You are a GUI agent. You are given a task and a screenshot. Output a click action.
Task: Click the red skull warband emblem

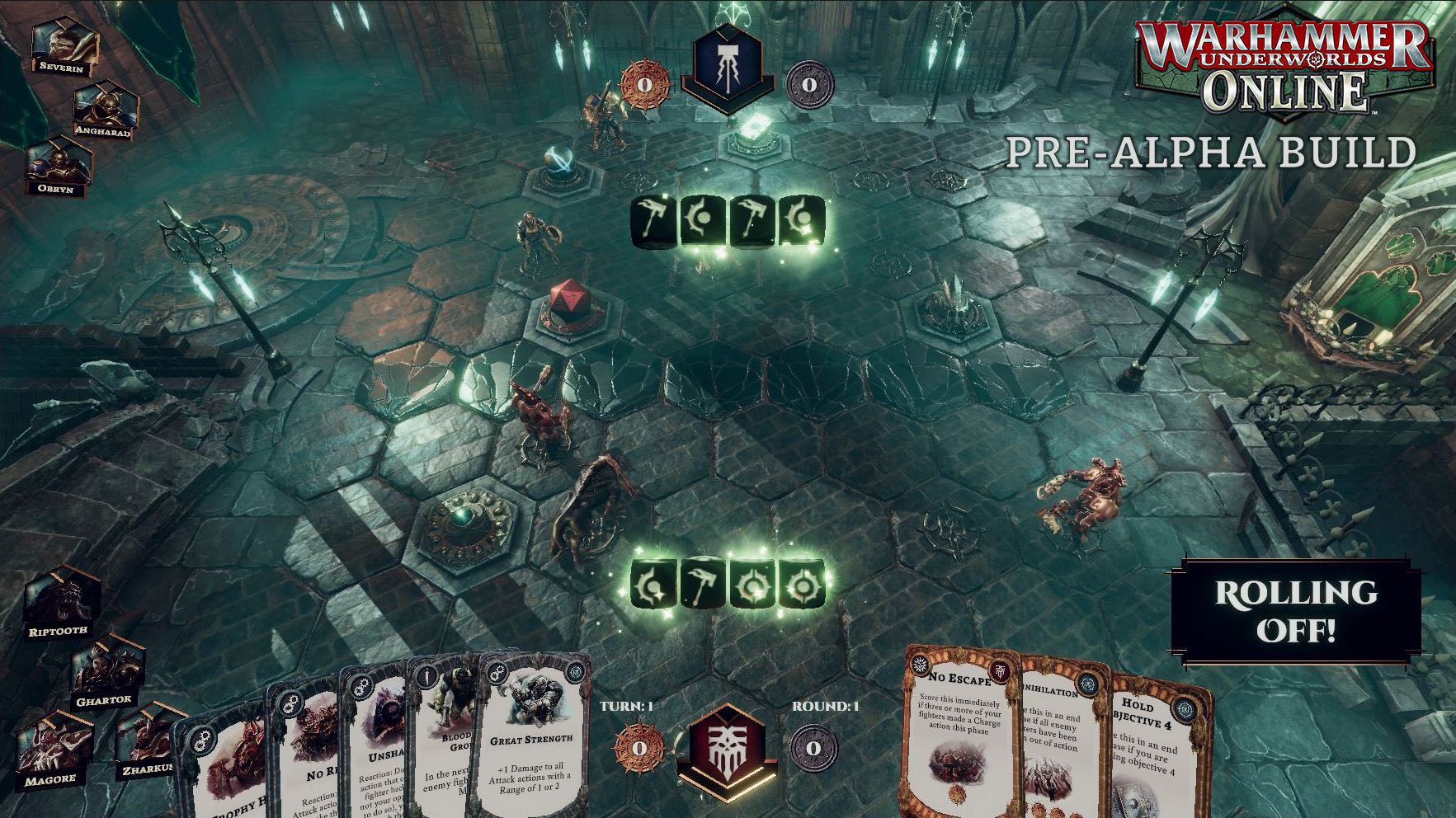726,747
